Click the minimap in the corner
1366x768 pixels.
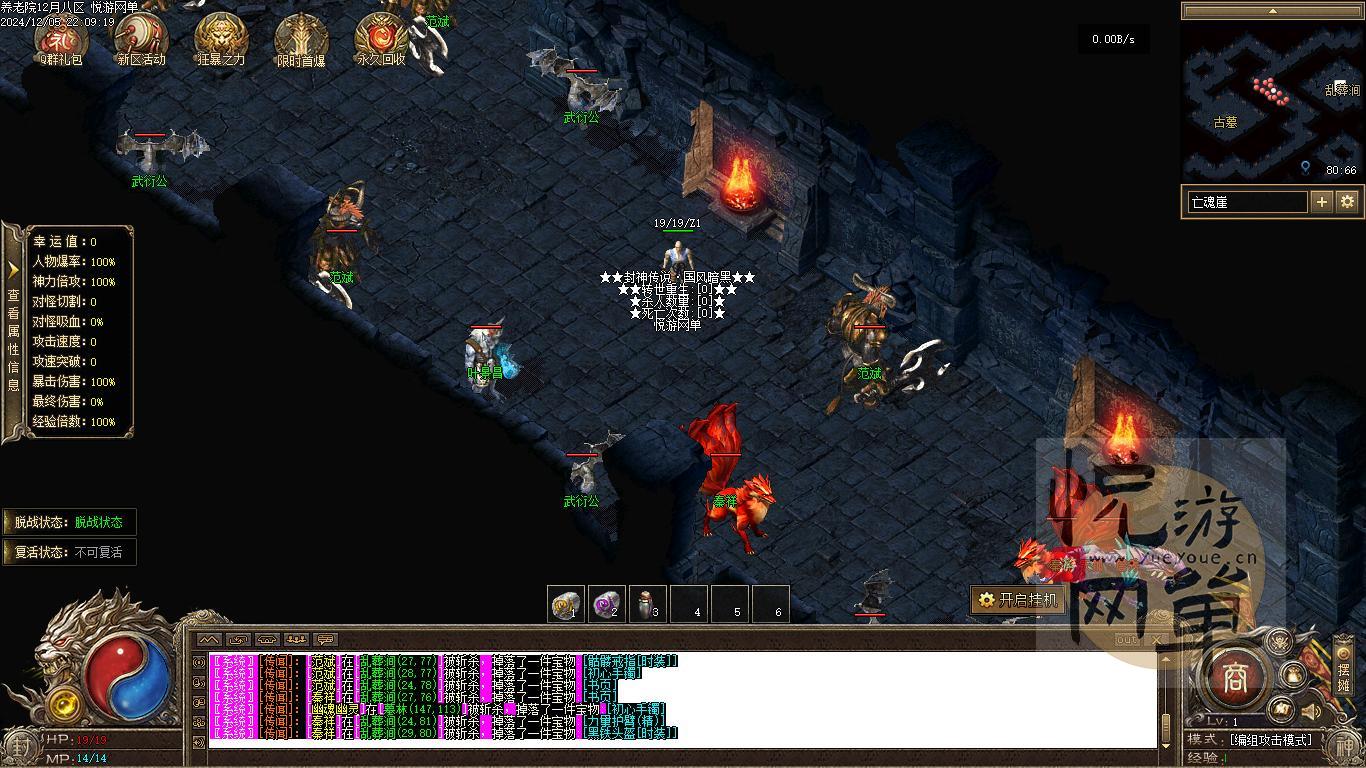point(1271,103)
